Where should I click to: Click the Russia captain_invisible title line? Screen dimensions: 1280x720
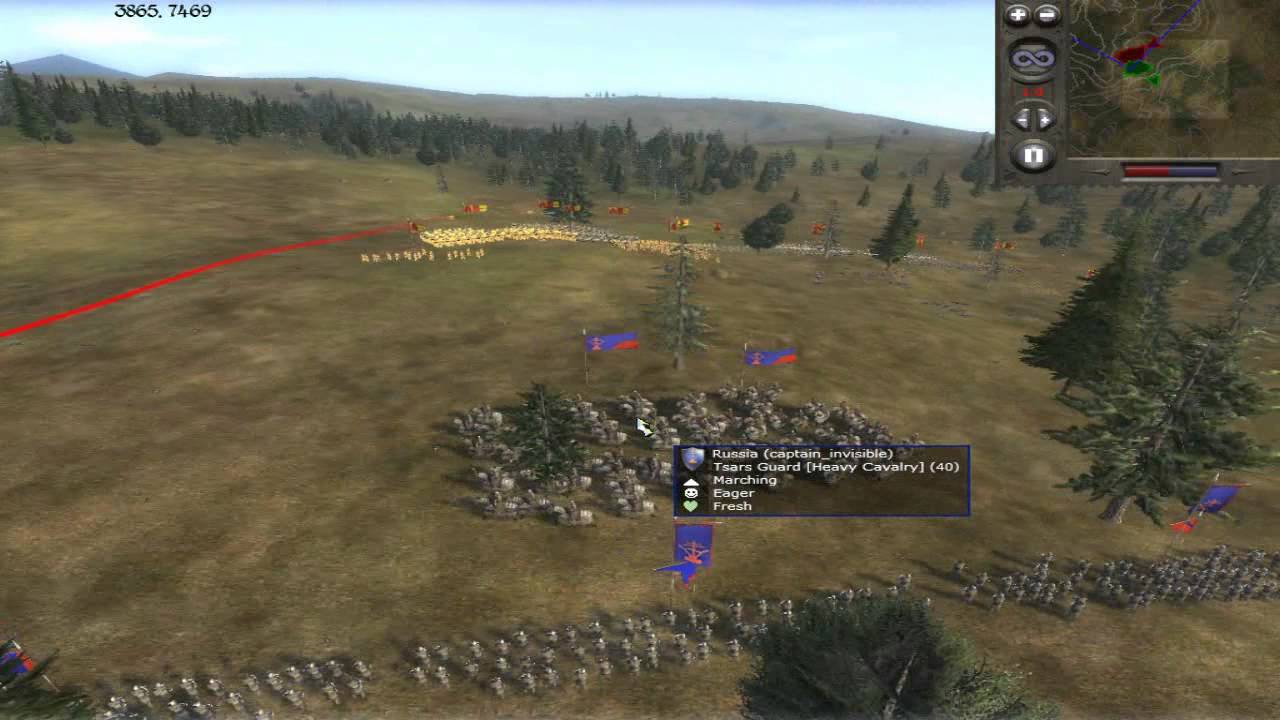click(x=805, y=452)
